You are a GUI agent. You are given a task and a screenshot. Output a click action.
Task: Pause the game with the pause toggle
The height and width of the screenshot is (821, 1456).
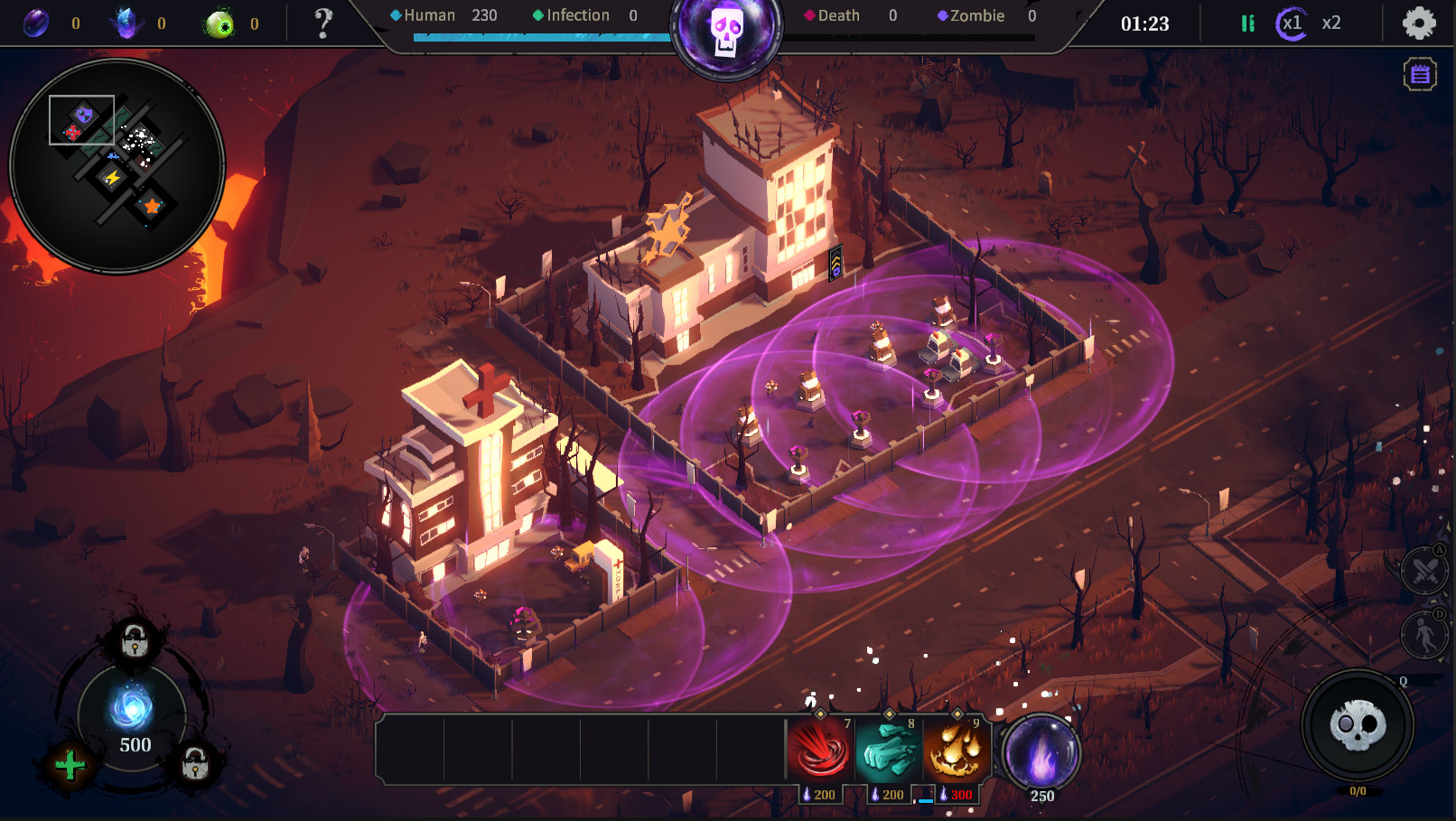(x=1247, y=23)
